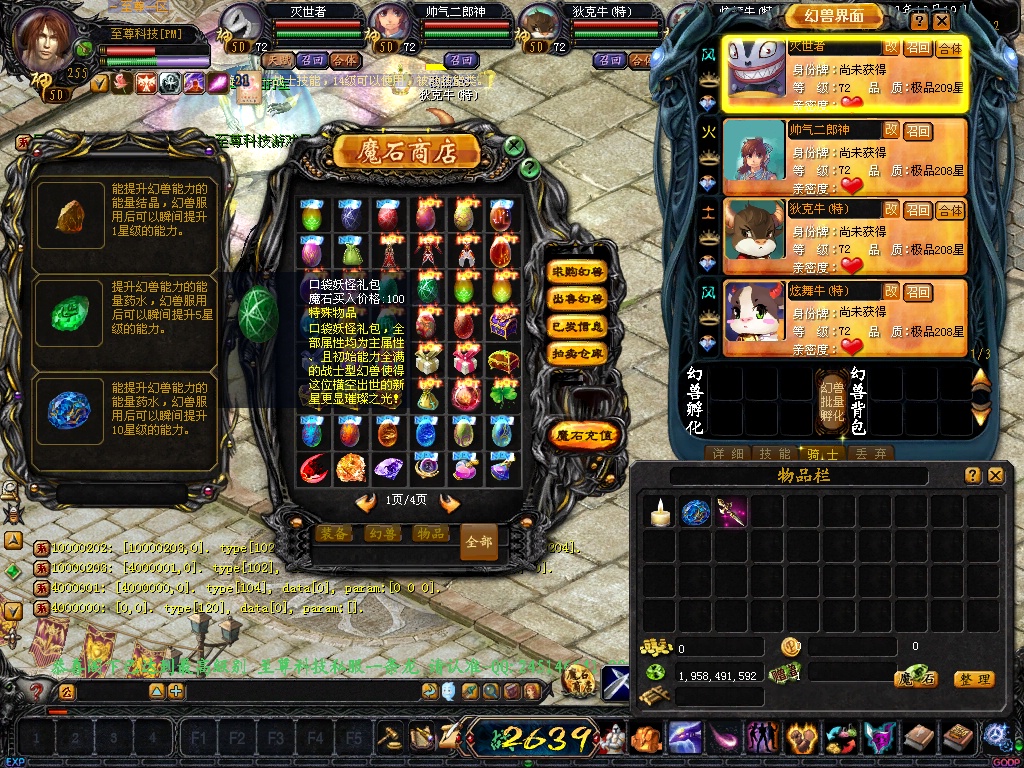Click 合体 for the 狄克牛 pet
Viewport: 1024px width, 768px height.
[950, 210]
